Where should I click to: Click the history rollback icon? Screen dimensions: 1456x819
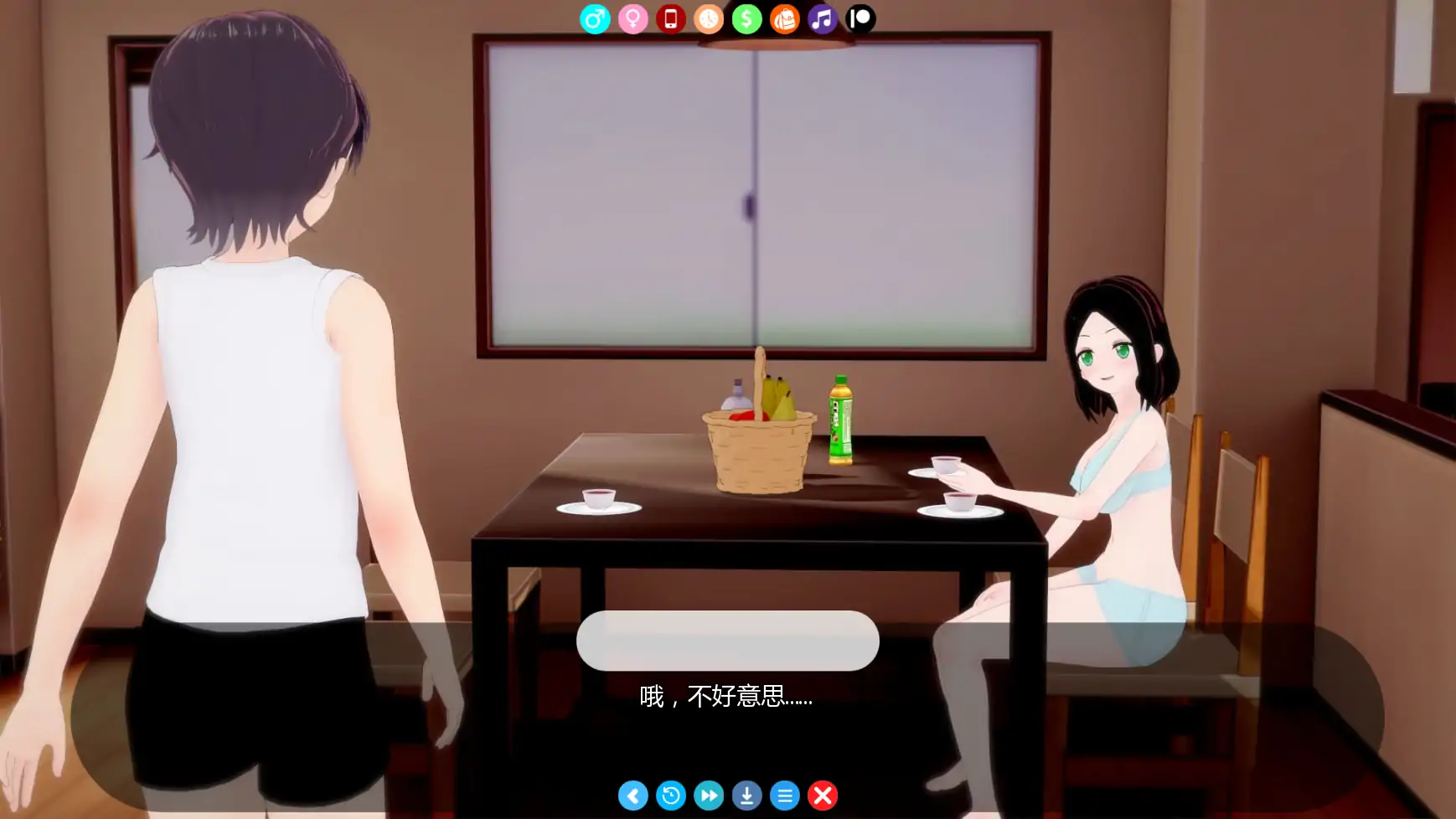671,796
